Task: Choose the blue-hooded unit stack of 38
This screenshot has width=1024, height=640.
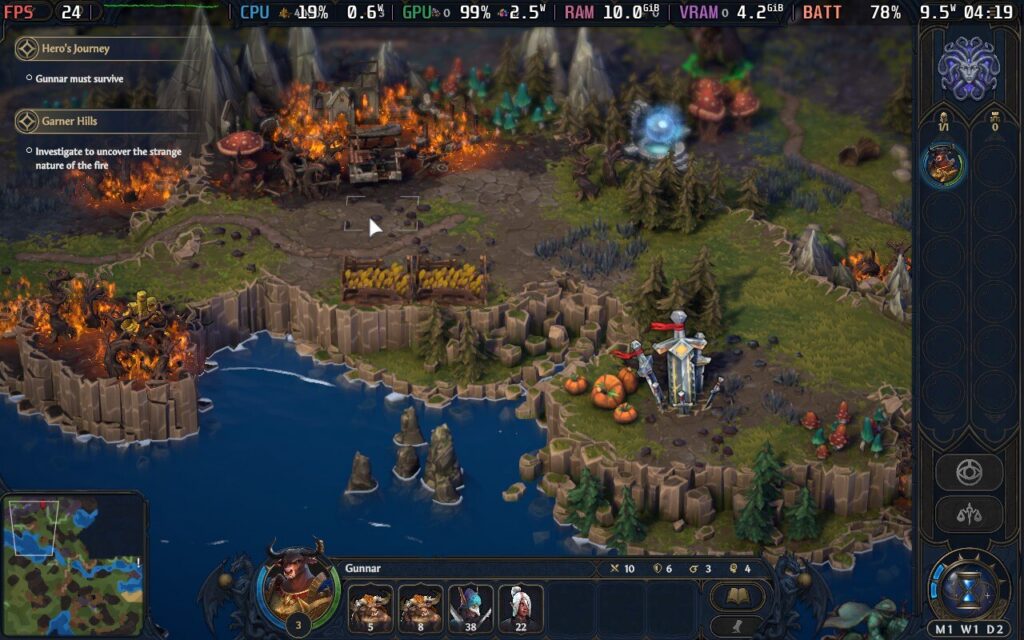Action: [470, 609]
